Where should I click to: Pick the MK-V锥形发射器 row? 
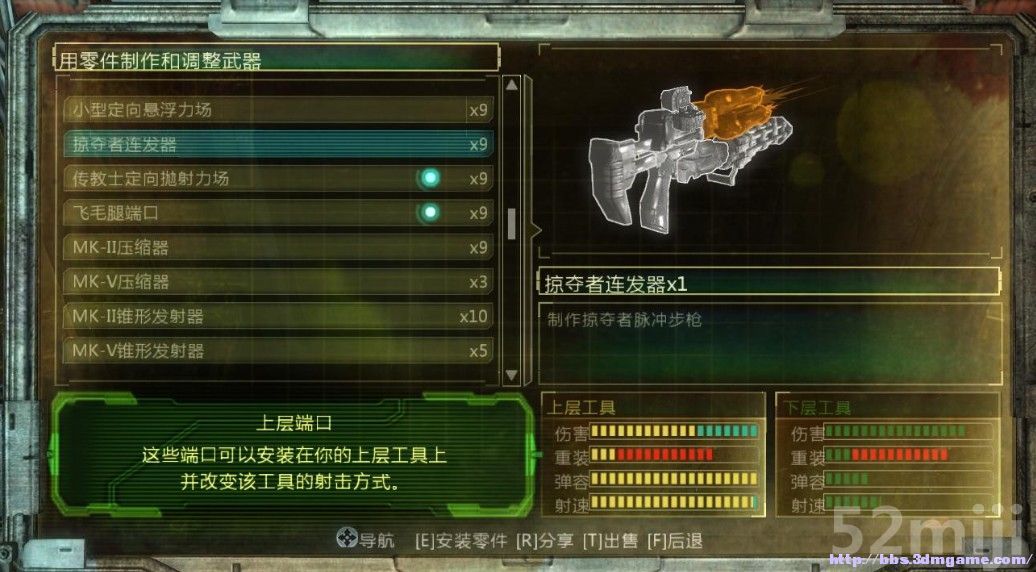pyautogui.click(x=278, y=351)
